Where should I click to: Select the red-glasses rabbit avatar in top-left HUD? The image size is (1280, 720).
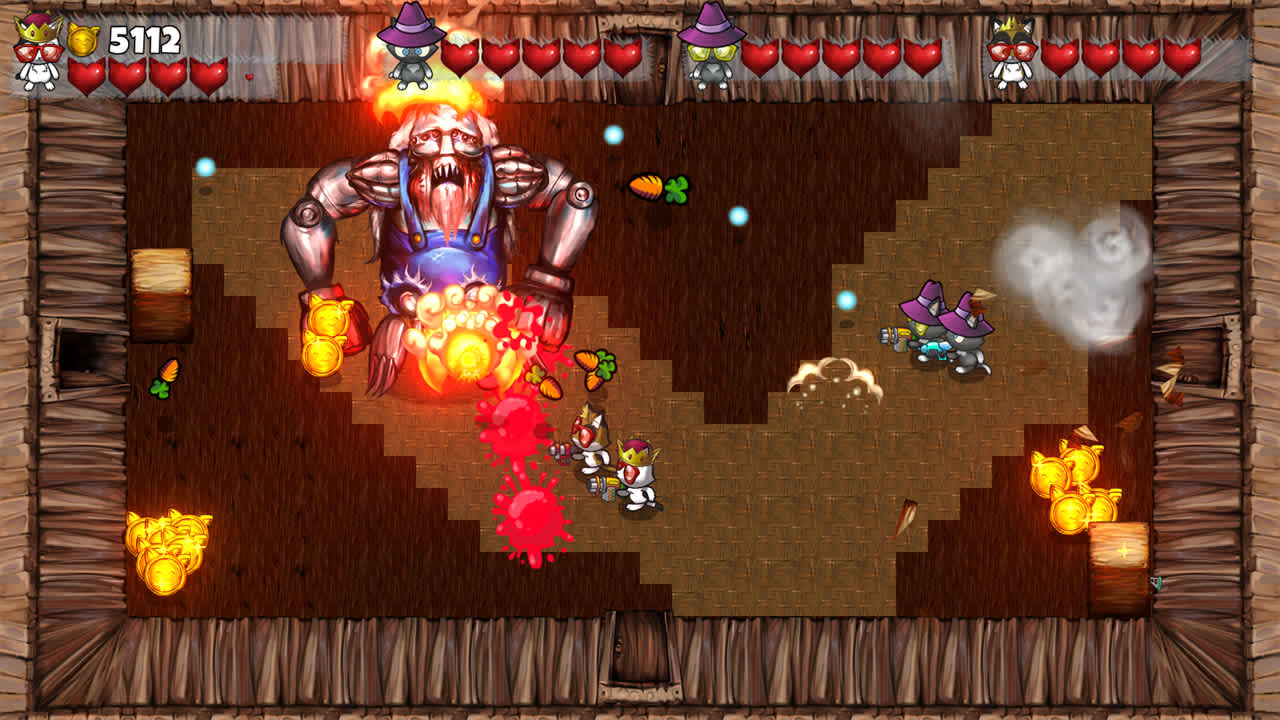click(33, 52)
